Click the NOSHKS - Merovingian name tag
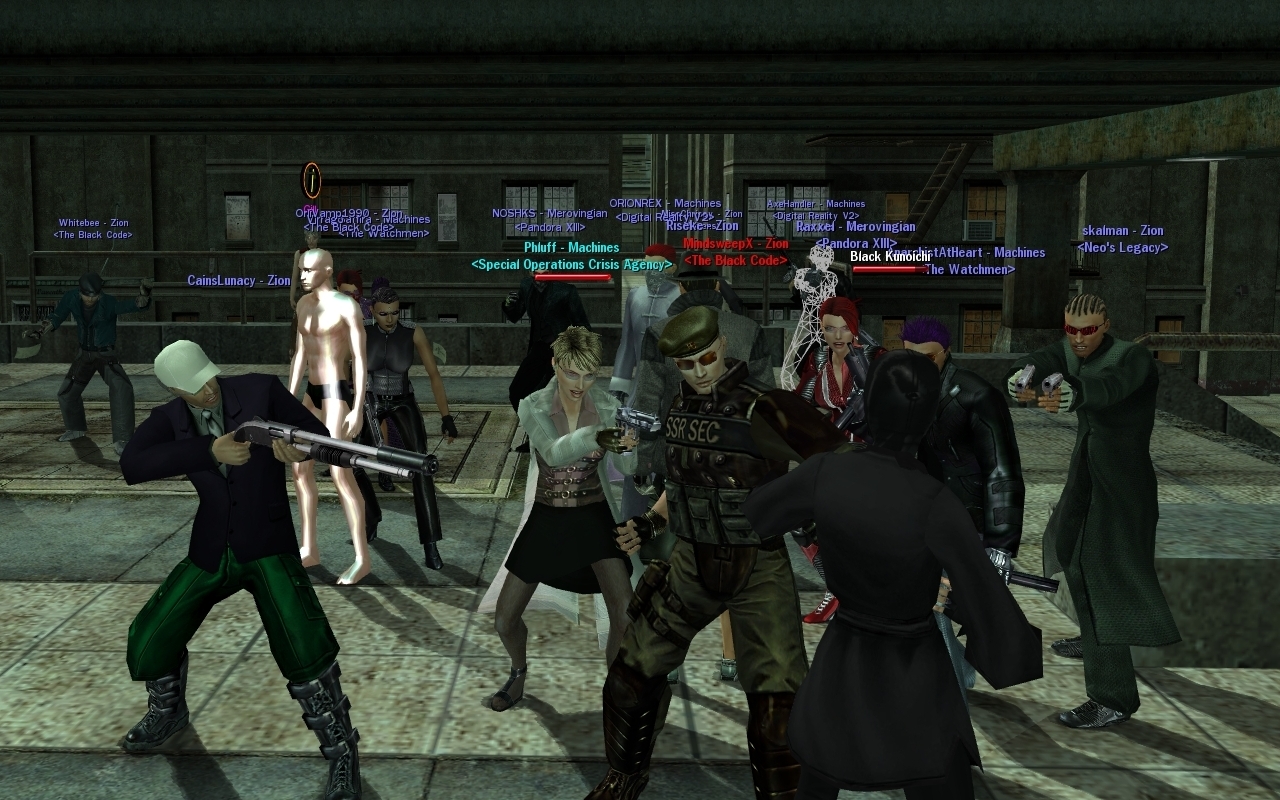Viewport: 1280px width, 800px height. coord(549,213)
